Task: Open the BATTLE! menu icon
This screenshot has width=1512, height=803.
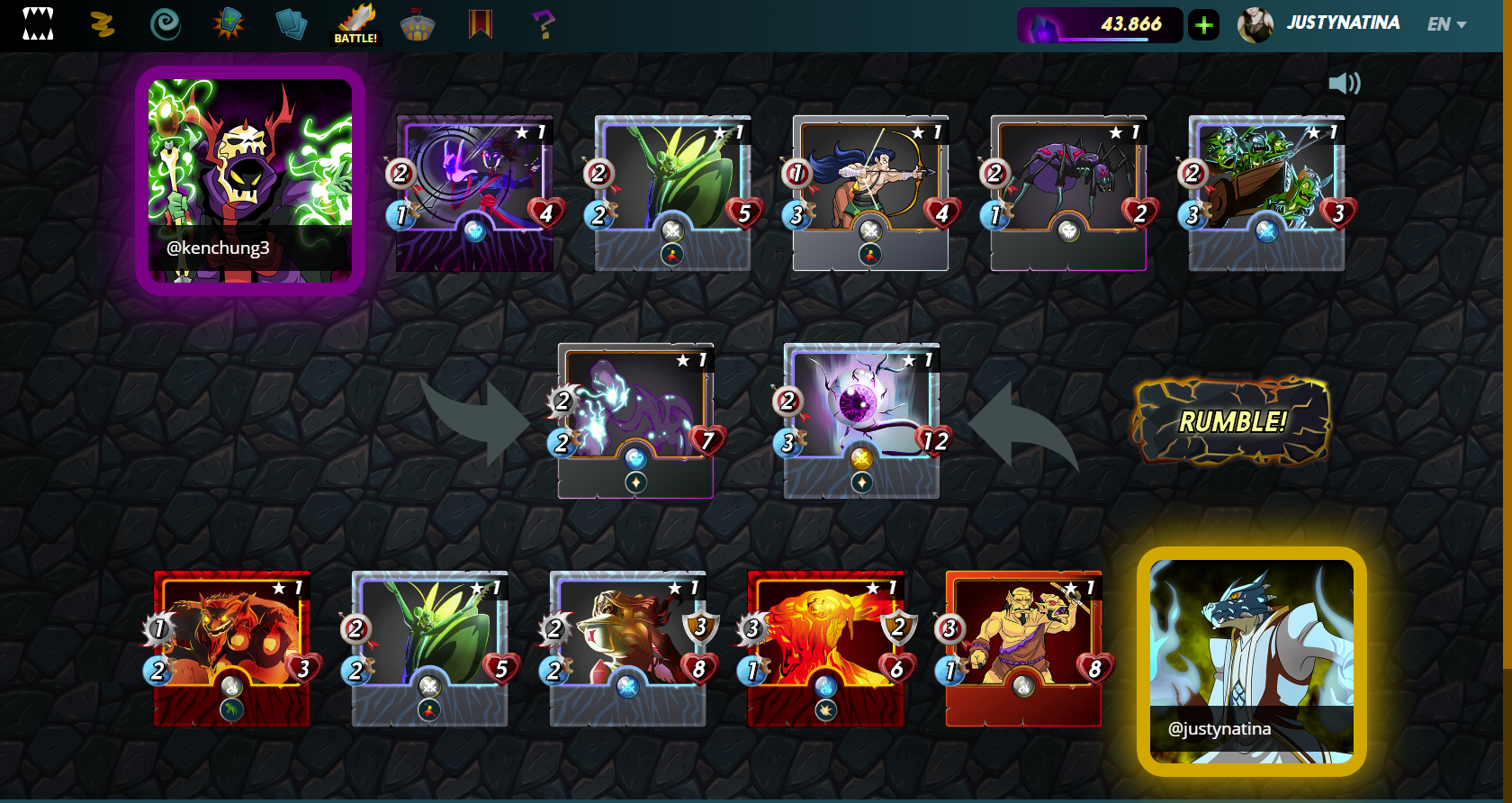Action: pos(356,24)
